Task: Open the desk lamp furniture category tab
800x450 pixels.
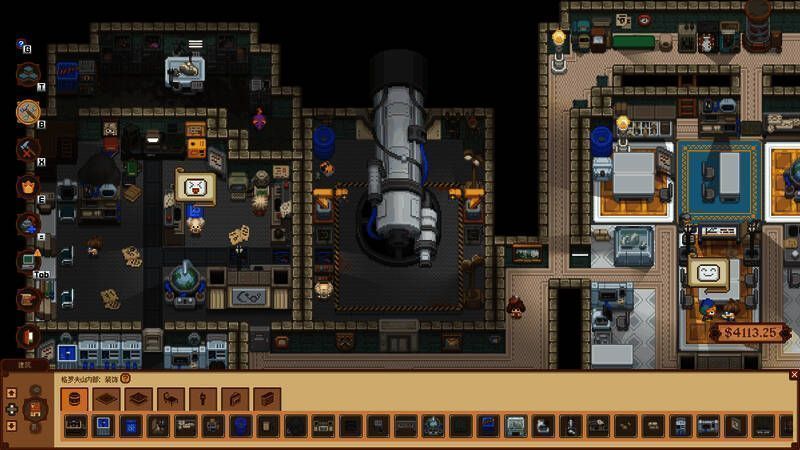Action: tap(171, 399)
